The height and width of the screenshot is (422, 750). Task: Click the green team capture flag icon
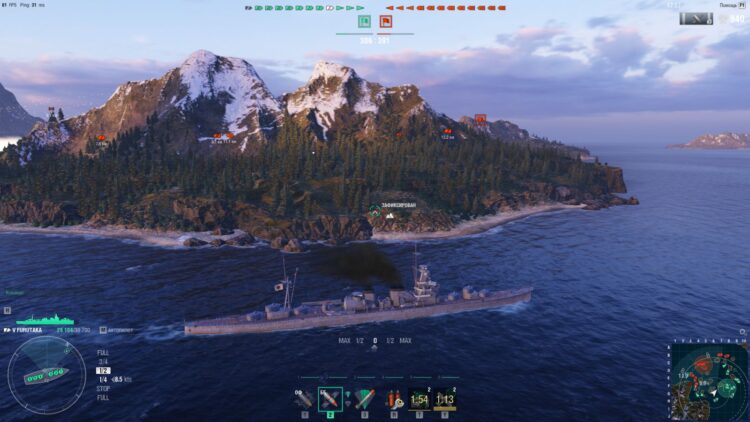[365, 21]
